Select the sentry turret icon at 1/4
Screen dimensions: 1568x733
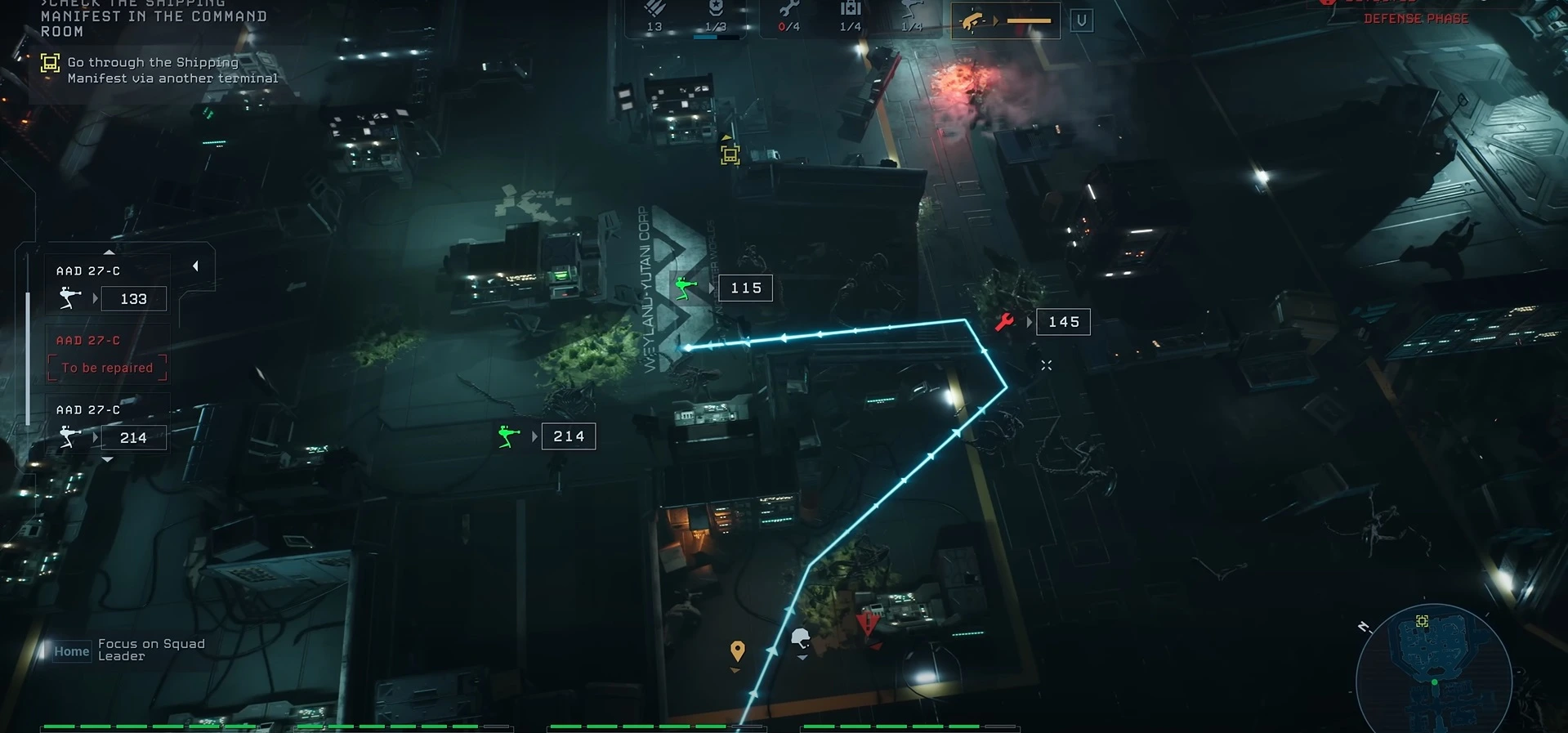[912, 12]
